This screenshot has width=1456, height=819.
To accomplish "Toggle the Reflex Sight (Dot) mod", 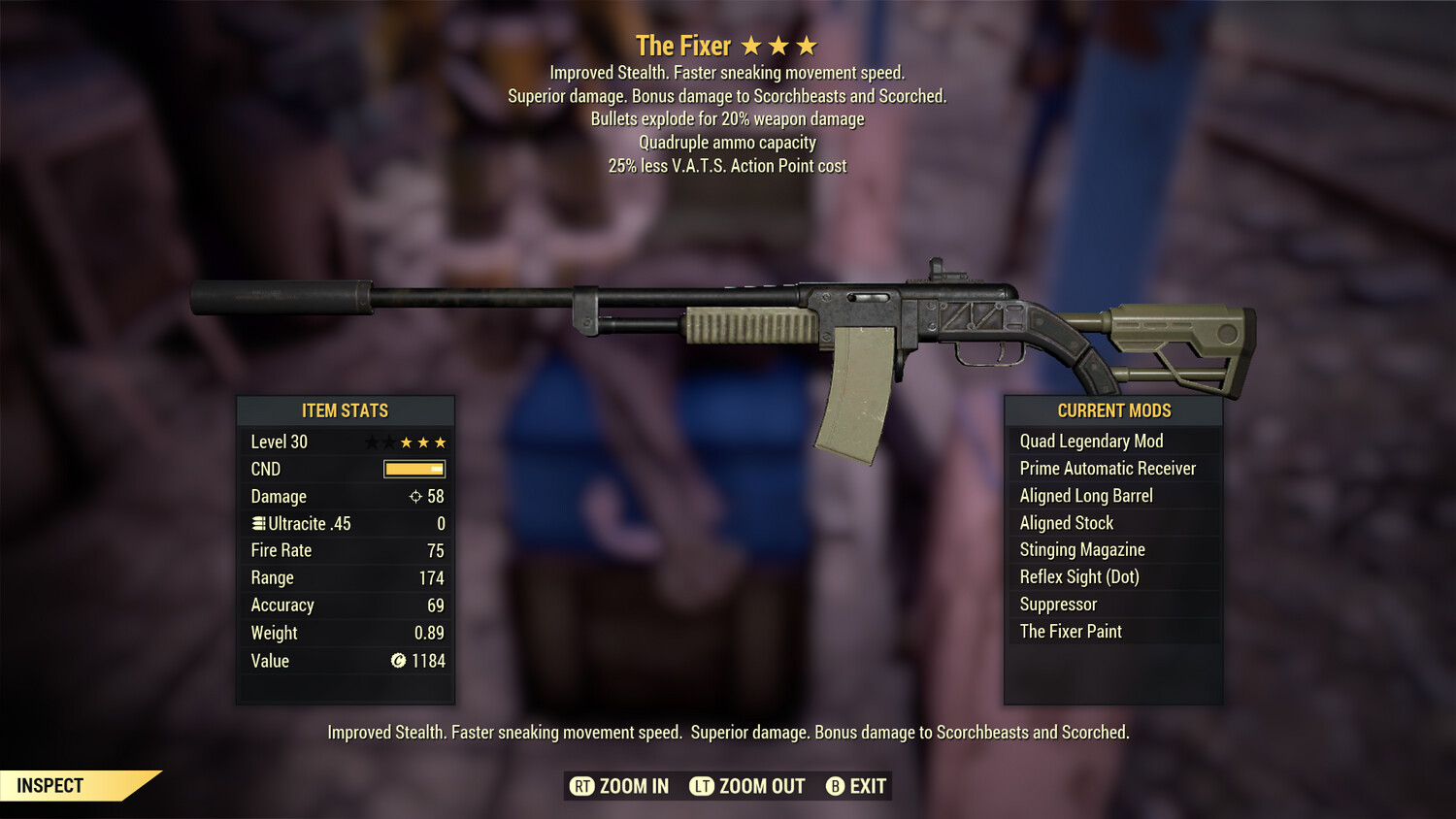I will point(1077,576).
